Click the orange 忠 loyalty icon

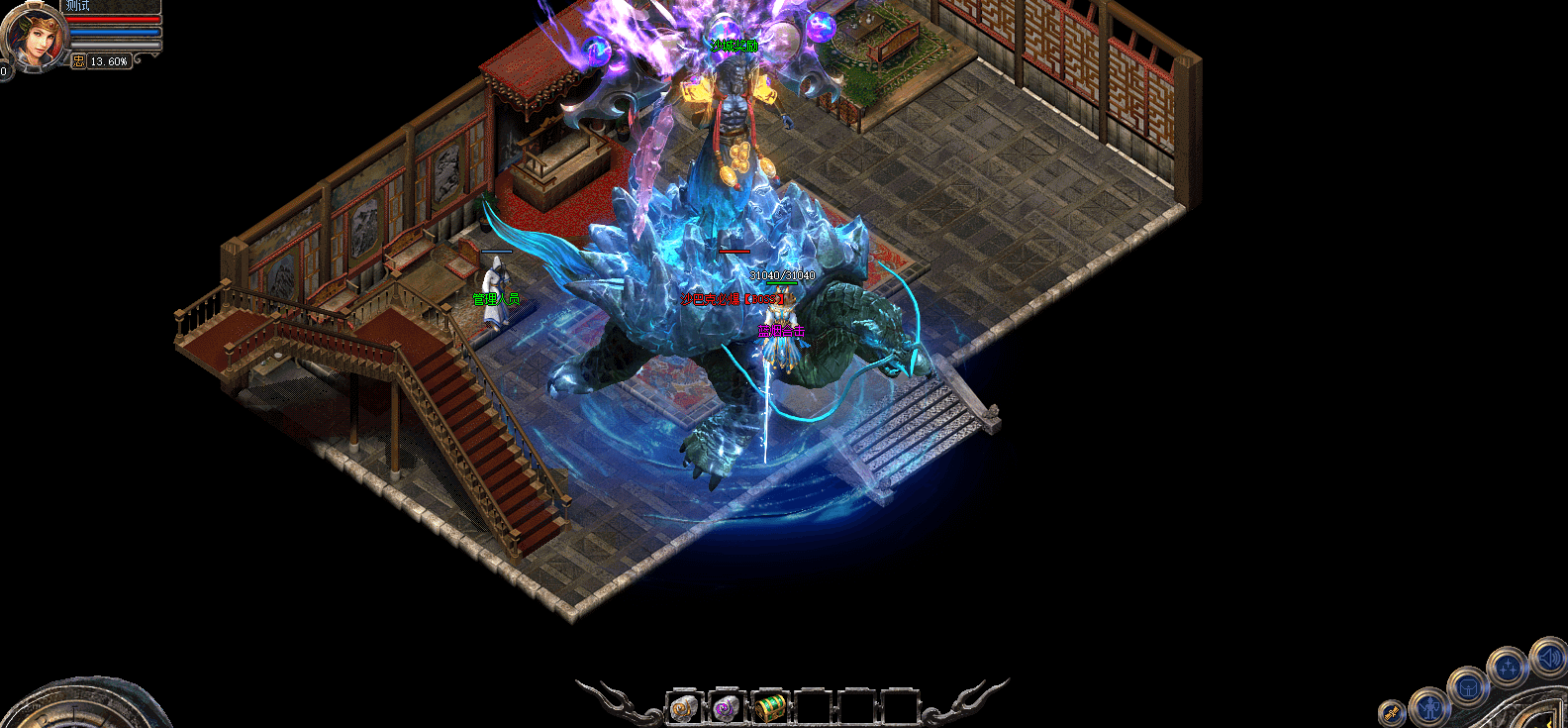(79, 61)
